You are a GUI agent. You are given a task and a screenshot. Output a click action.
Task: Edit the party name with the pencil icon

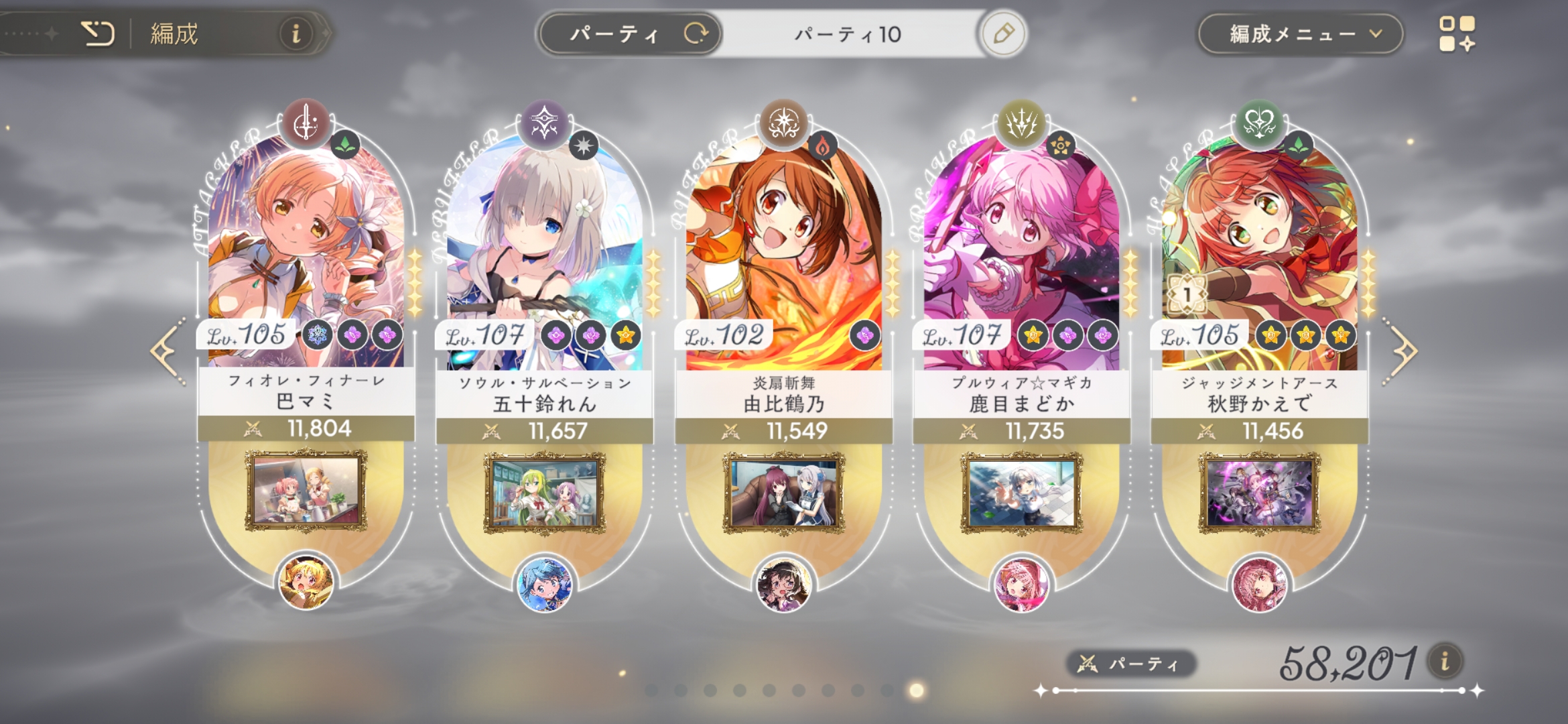point(1003,34)
